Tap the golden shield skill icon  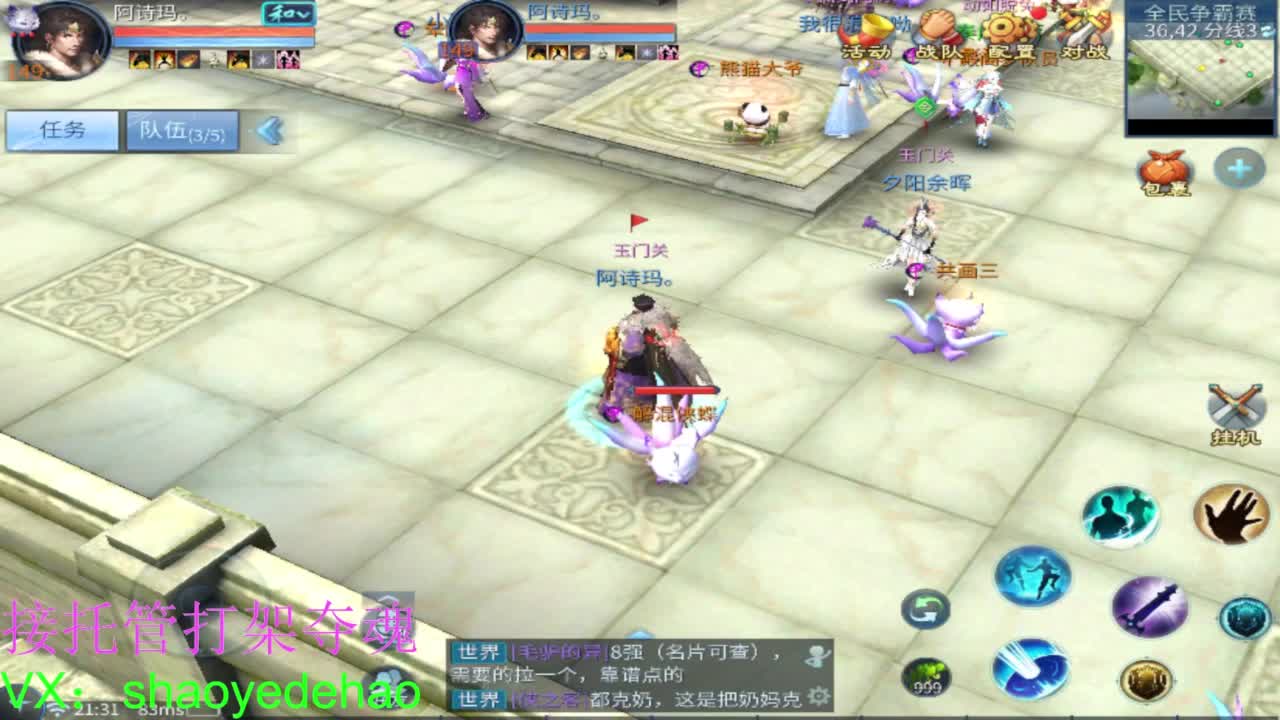[x=1146, y=678]
